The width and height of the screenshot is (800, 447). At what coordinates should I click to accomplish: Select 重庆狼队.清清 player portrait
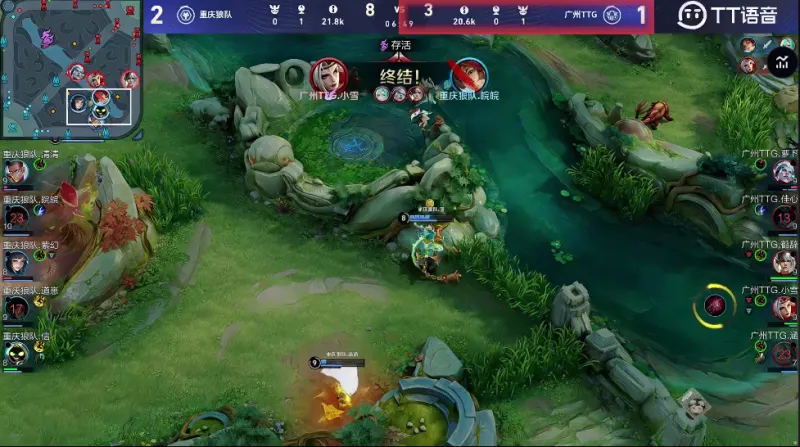(x=15, y=172)
